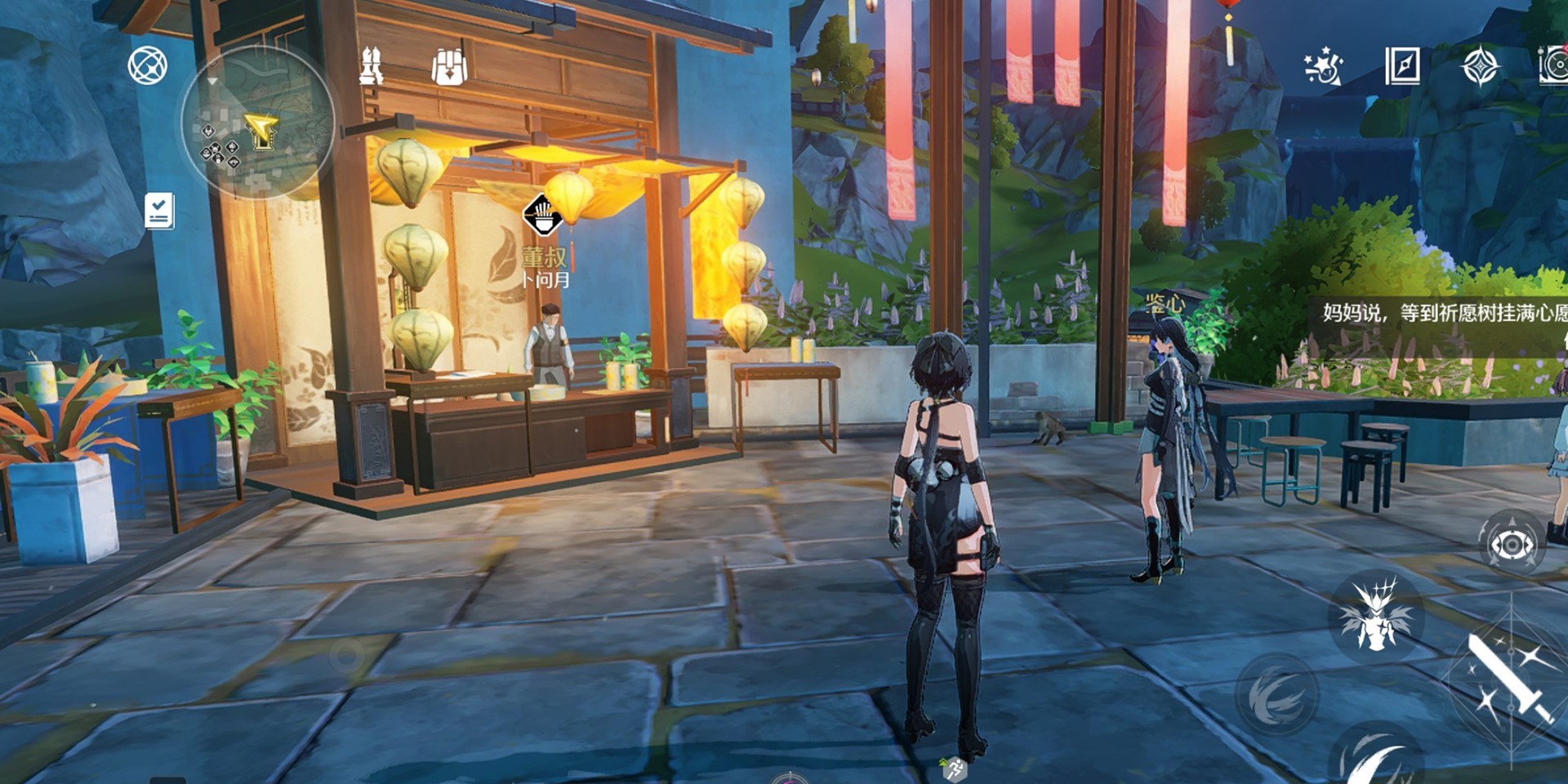1568x784 pixels.
Task: Open the backpack inventory
Action: click(x=449, y=66)
